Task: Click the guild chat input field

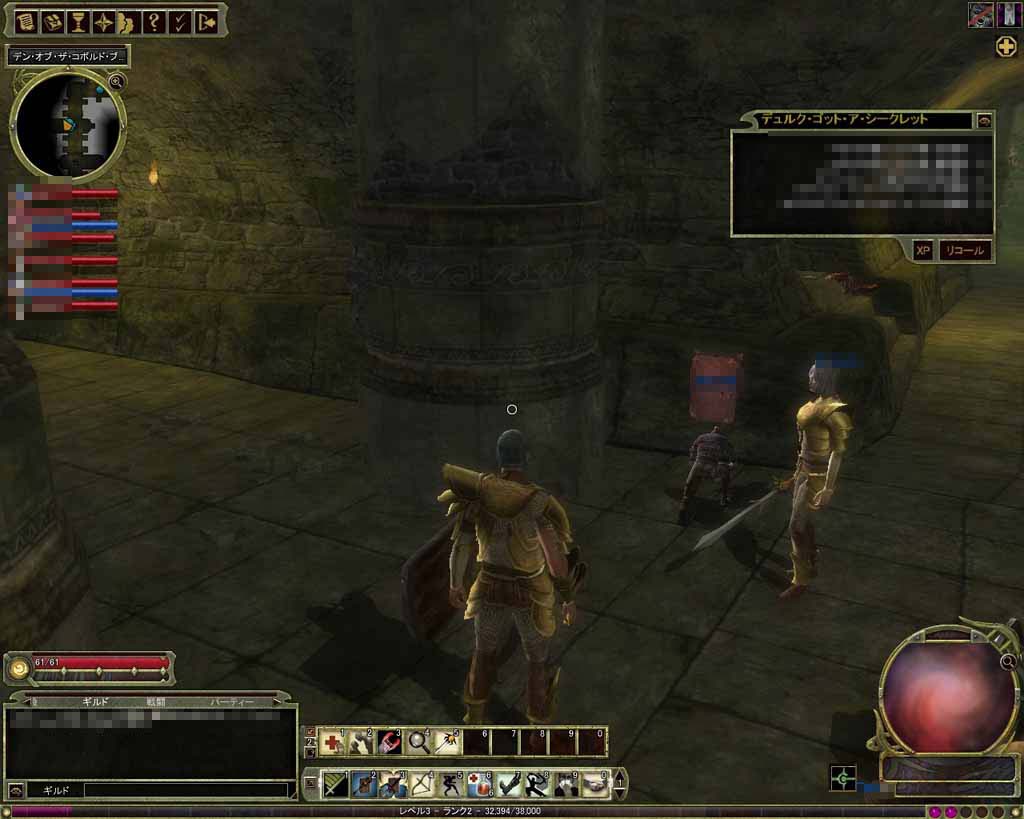Action: (x=185, y=790)
